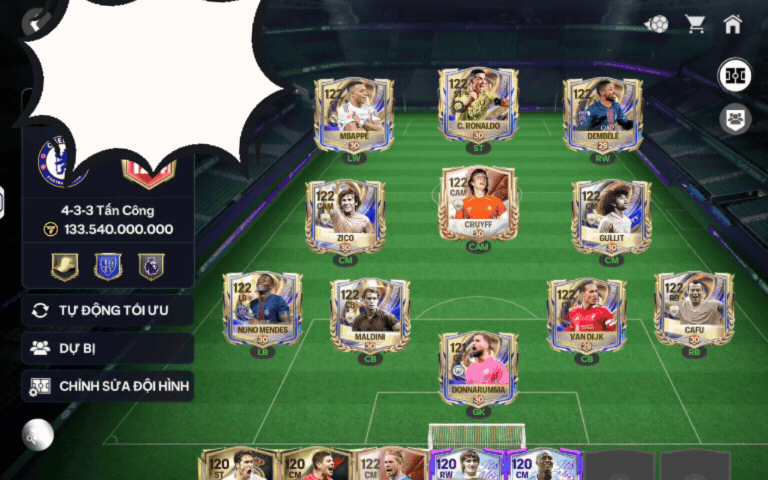Select the Mbappe LW player card
The height and width of the screenshot is (480, 768).
tap(354, 113)
